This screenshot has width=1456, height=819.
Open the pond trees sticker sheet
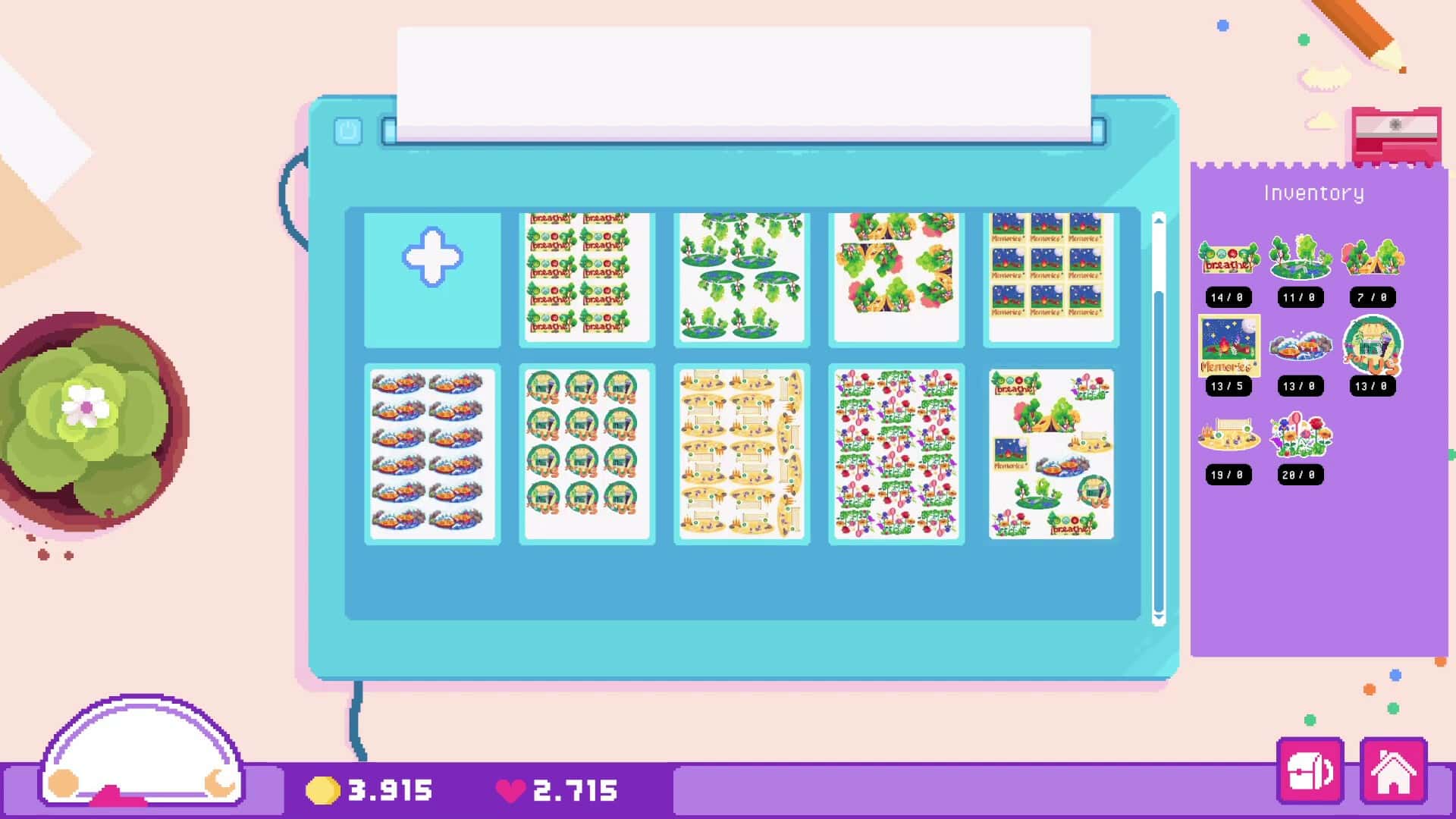741,276
